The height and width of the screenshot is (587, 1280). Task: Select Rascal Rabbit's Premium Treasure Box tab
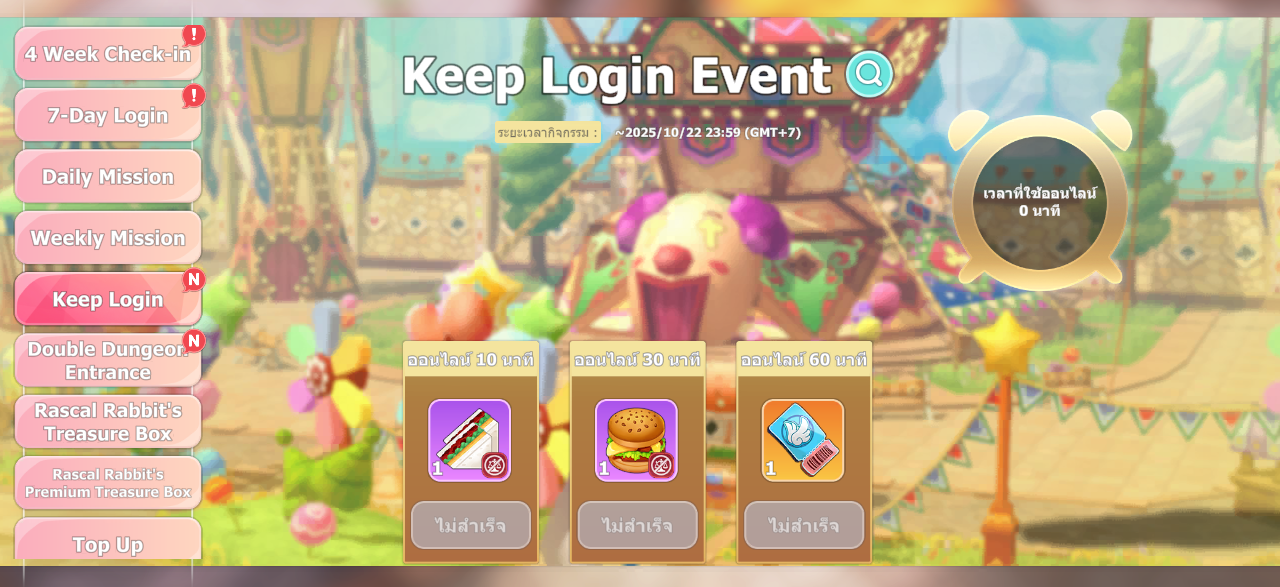[x=108, y=483]
